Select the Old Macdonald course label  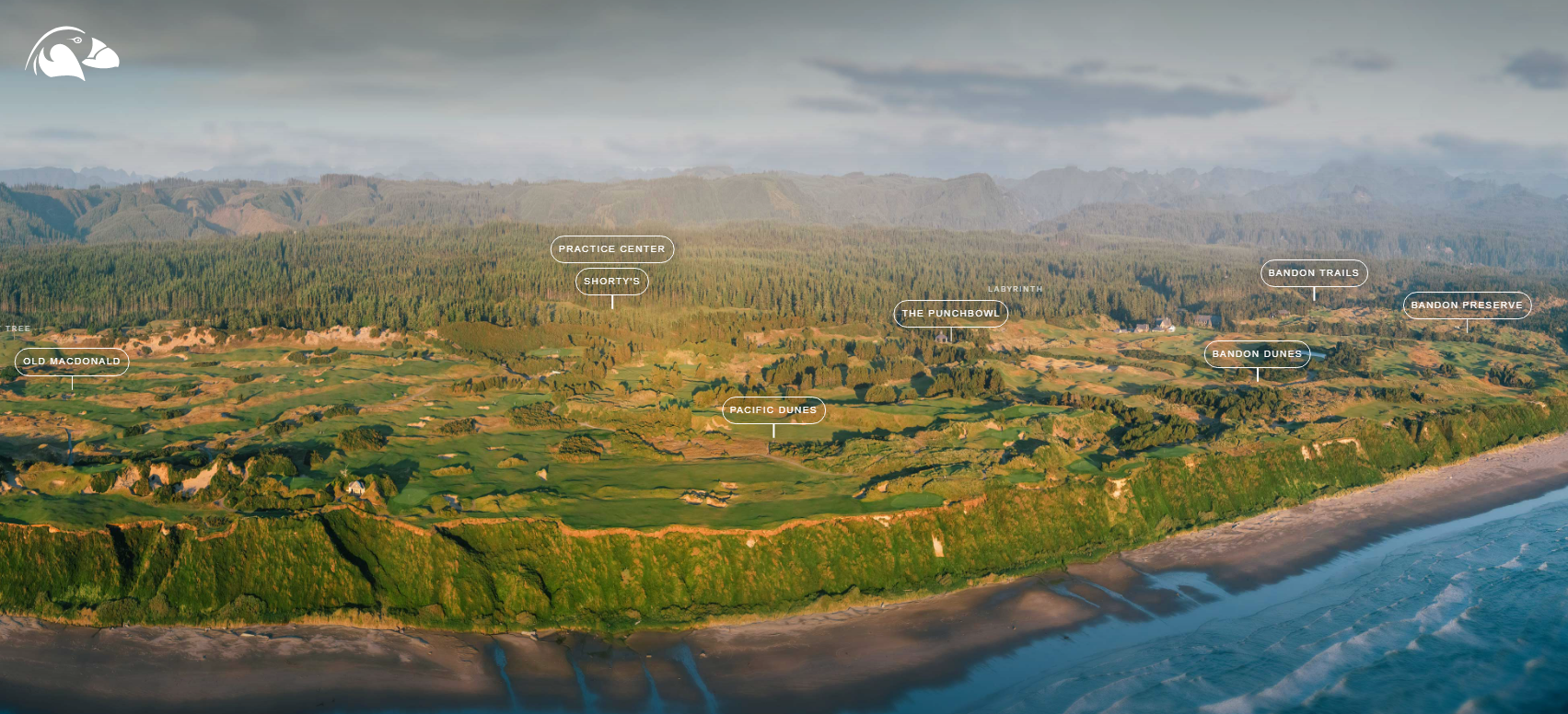(72, 362)
